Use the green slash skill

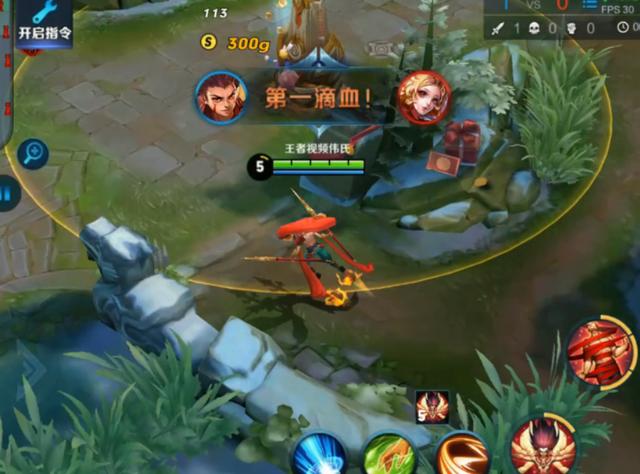point(389,455)
